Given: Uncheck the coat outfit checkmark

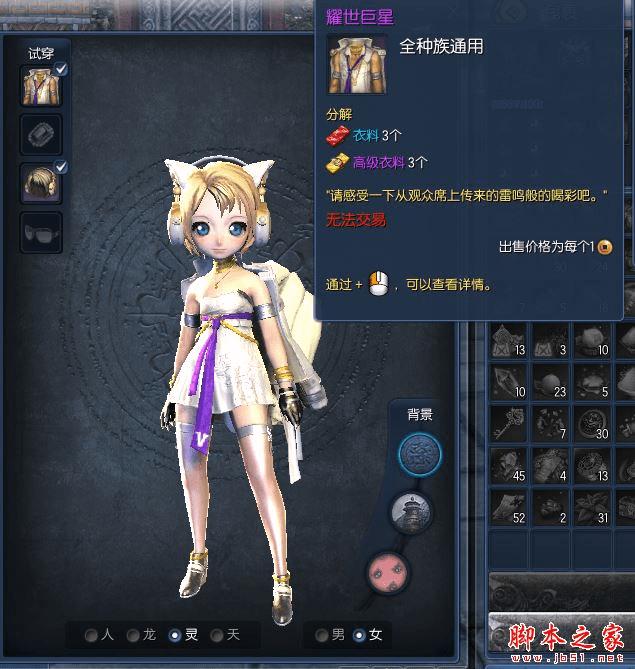Looking at the screenshot, I should (x=61, y=69).
